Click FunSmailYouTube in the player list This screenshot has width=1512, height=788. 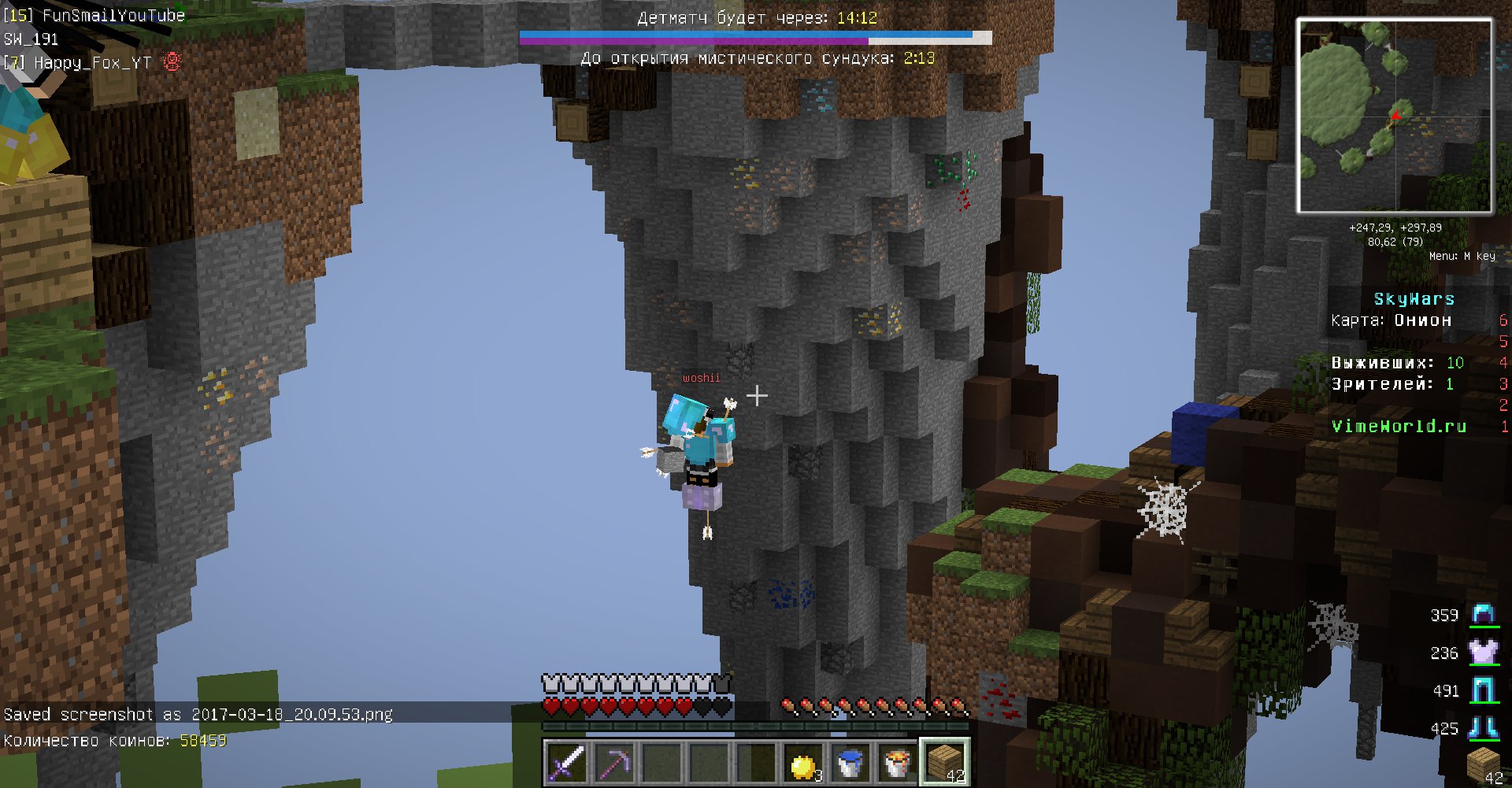pyautogui.click(x=113, y=15)
